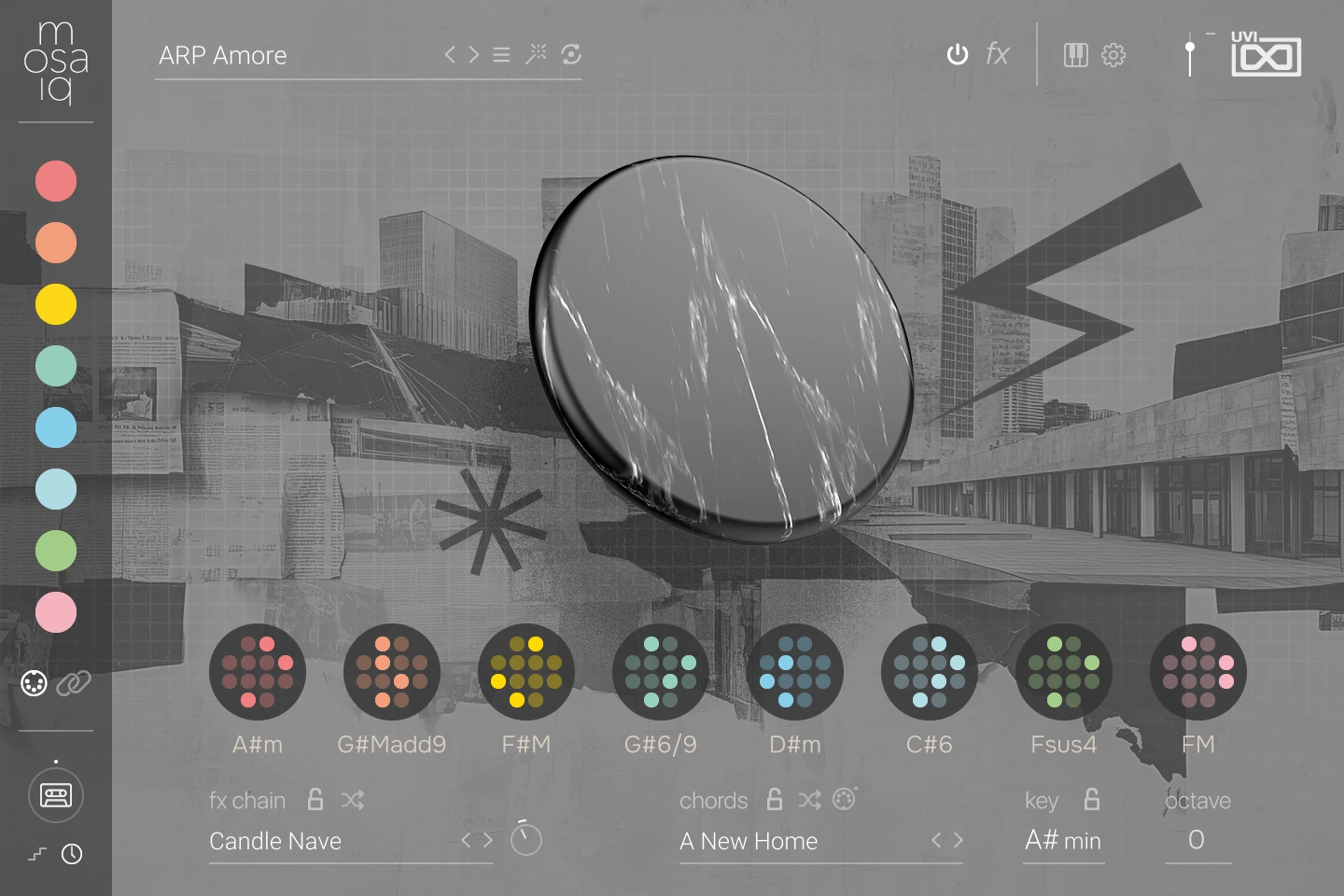Image resolution: width=1344 pixels, height=896 pixels.
Task: Select the yellow color swatch
Action: click(x=56, y=304)
